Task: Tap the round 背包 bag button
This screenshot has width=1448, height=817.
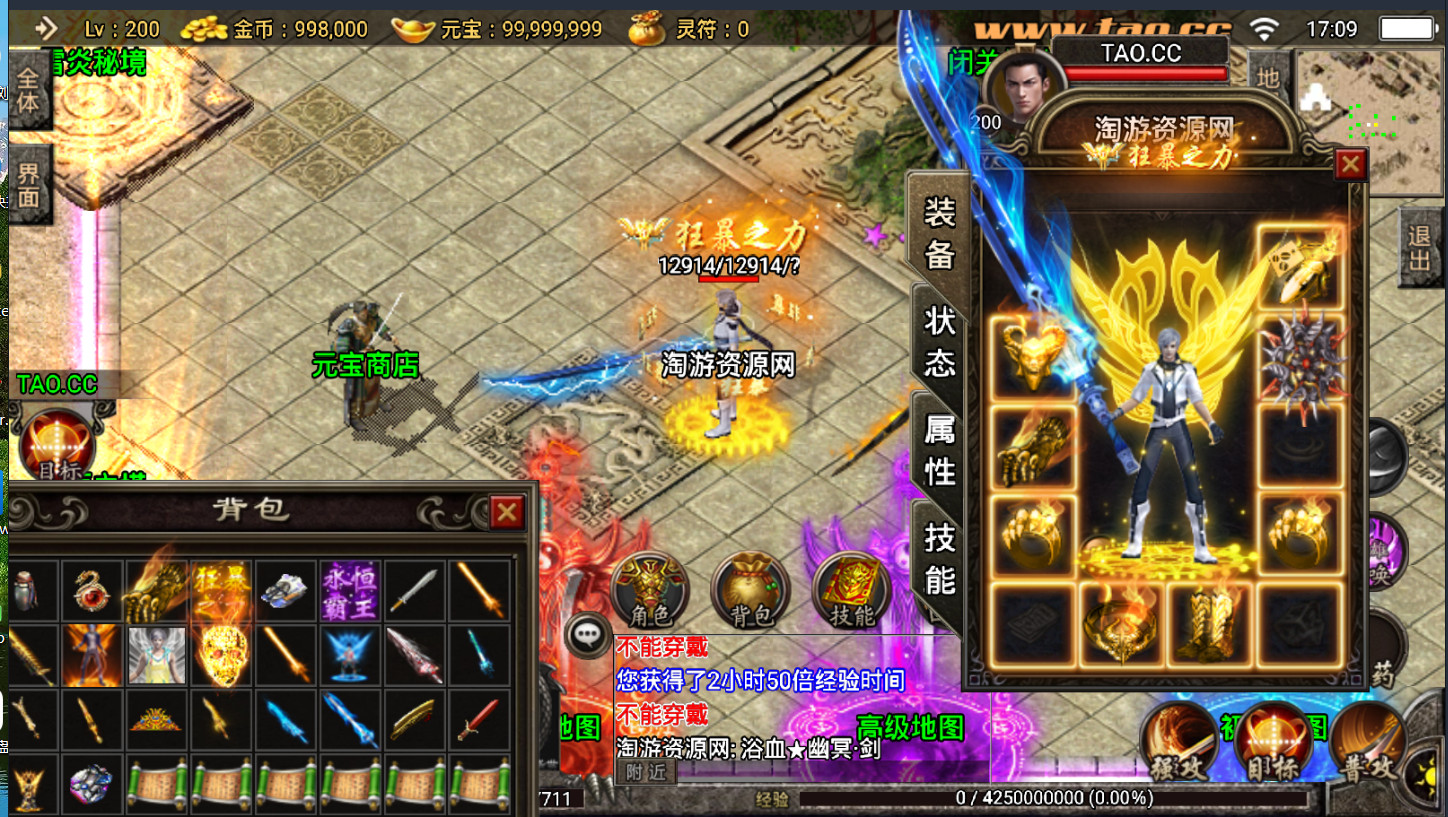Action: [x=750, y=592]
